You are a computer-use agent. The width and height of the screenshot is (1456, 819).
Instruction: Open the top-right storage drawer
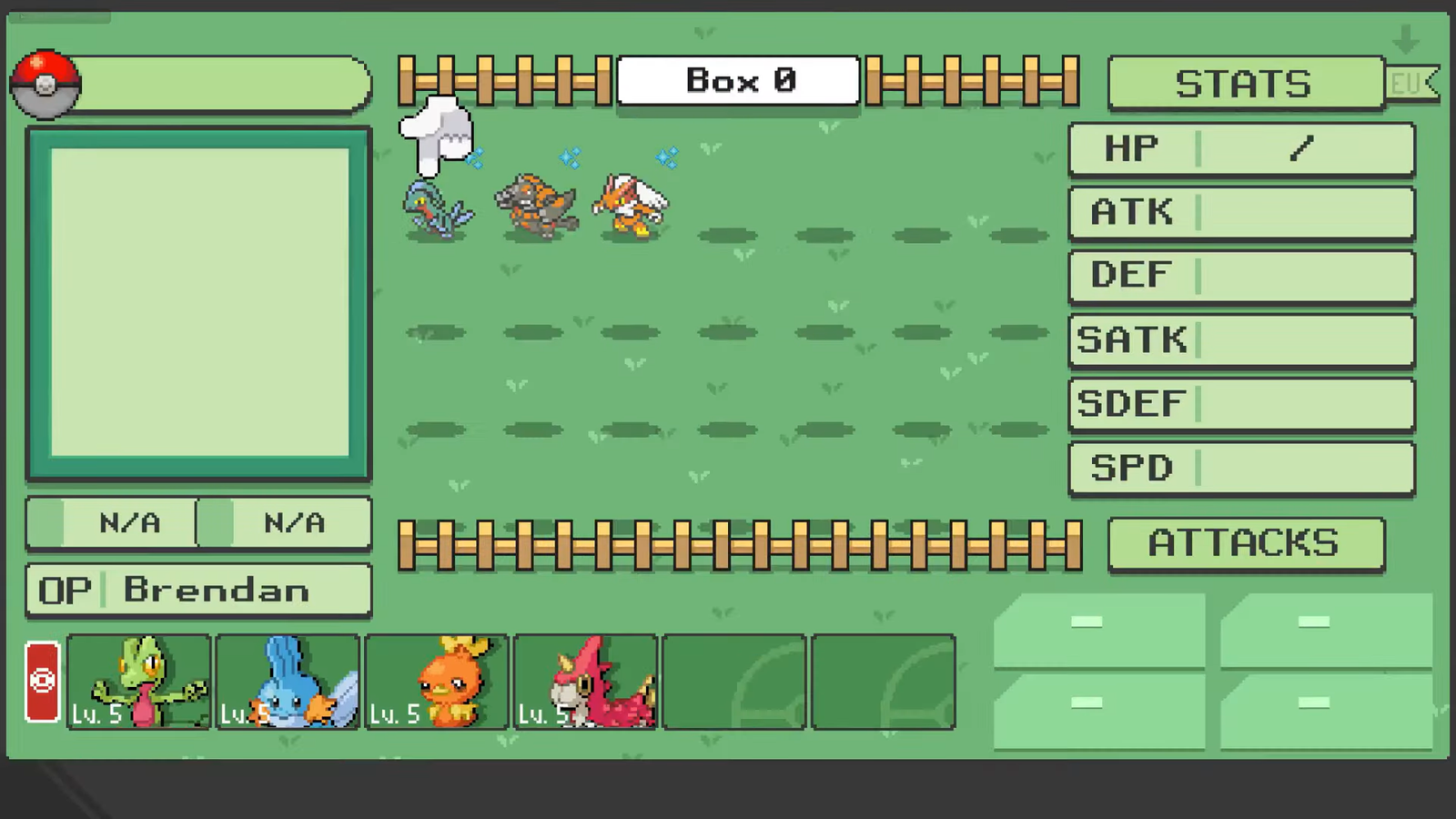[x=1327, y=629]
